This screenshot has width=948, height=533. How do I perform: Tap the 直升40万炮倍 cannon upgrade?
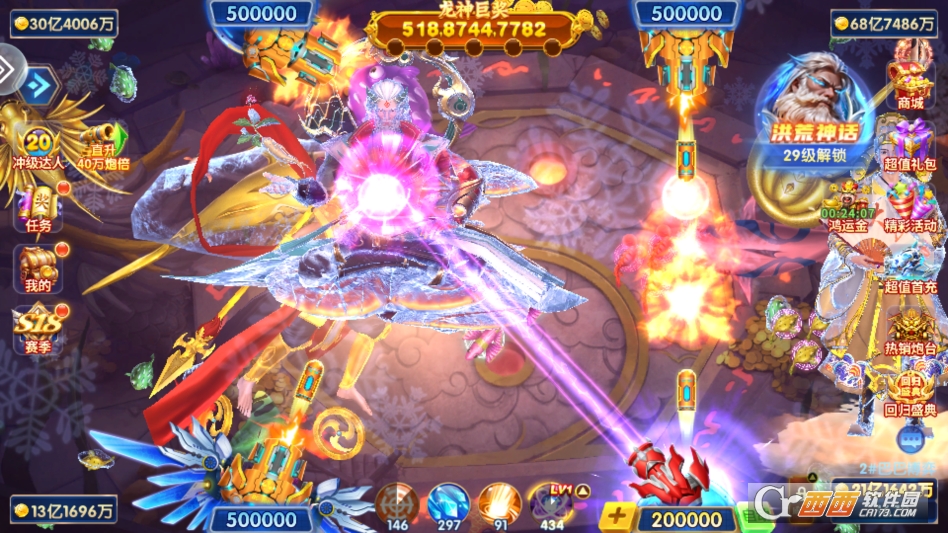[x=103, y=146]
